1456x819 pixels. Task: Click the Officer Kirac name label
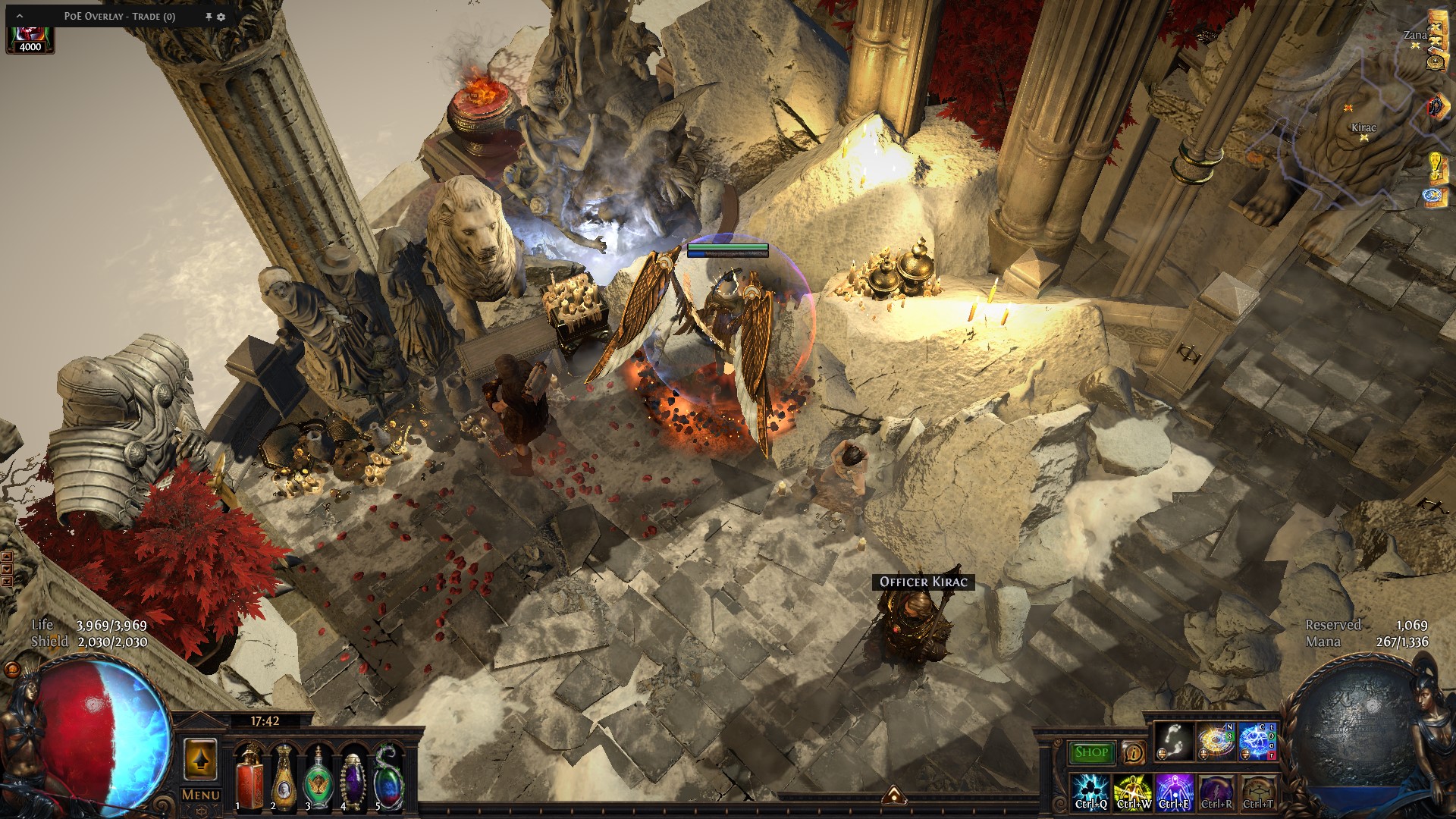click(x=923, y=582)
